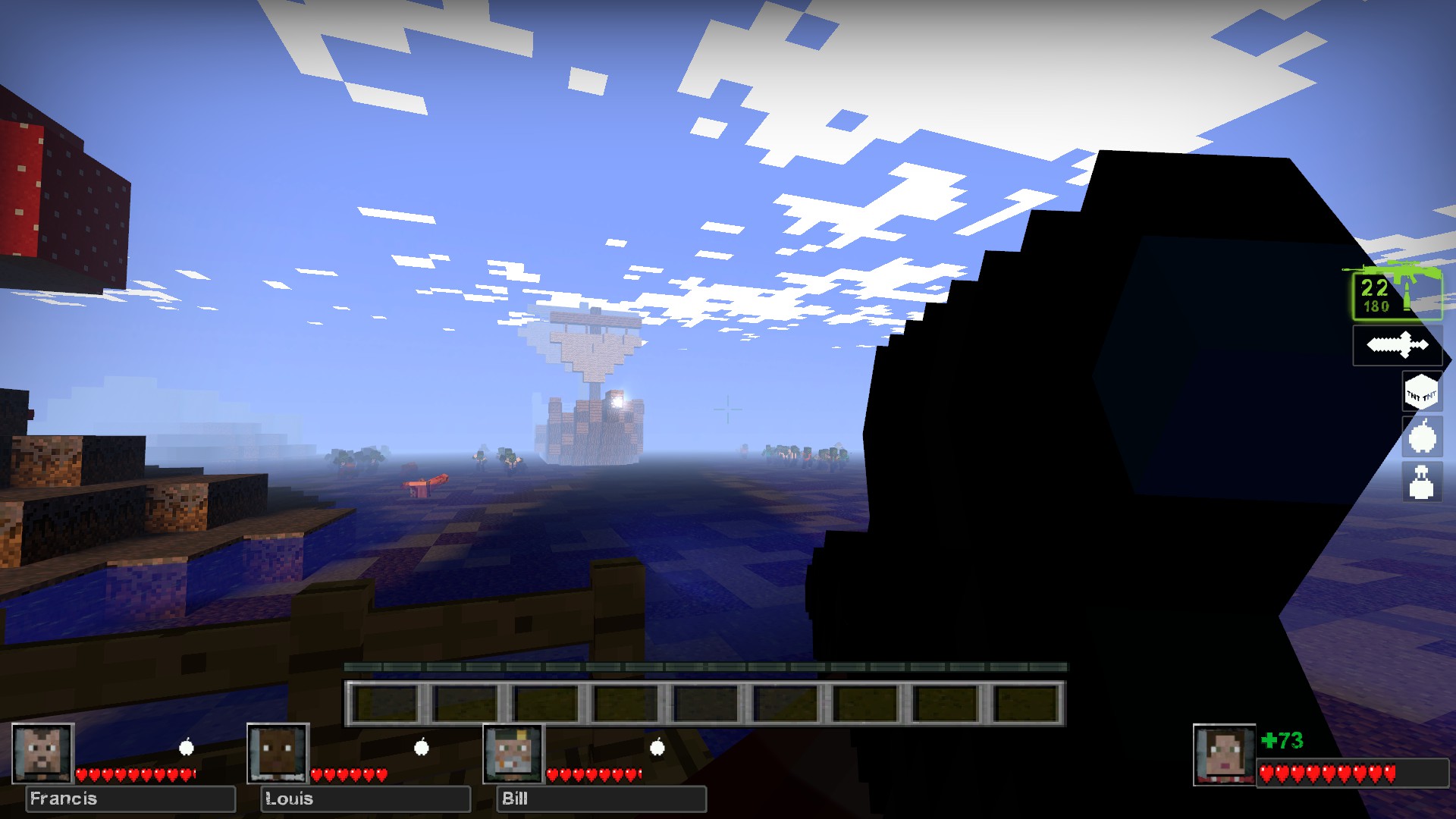Click your own survivor portrait

tap(1224, 755)
